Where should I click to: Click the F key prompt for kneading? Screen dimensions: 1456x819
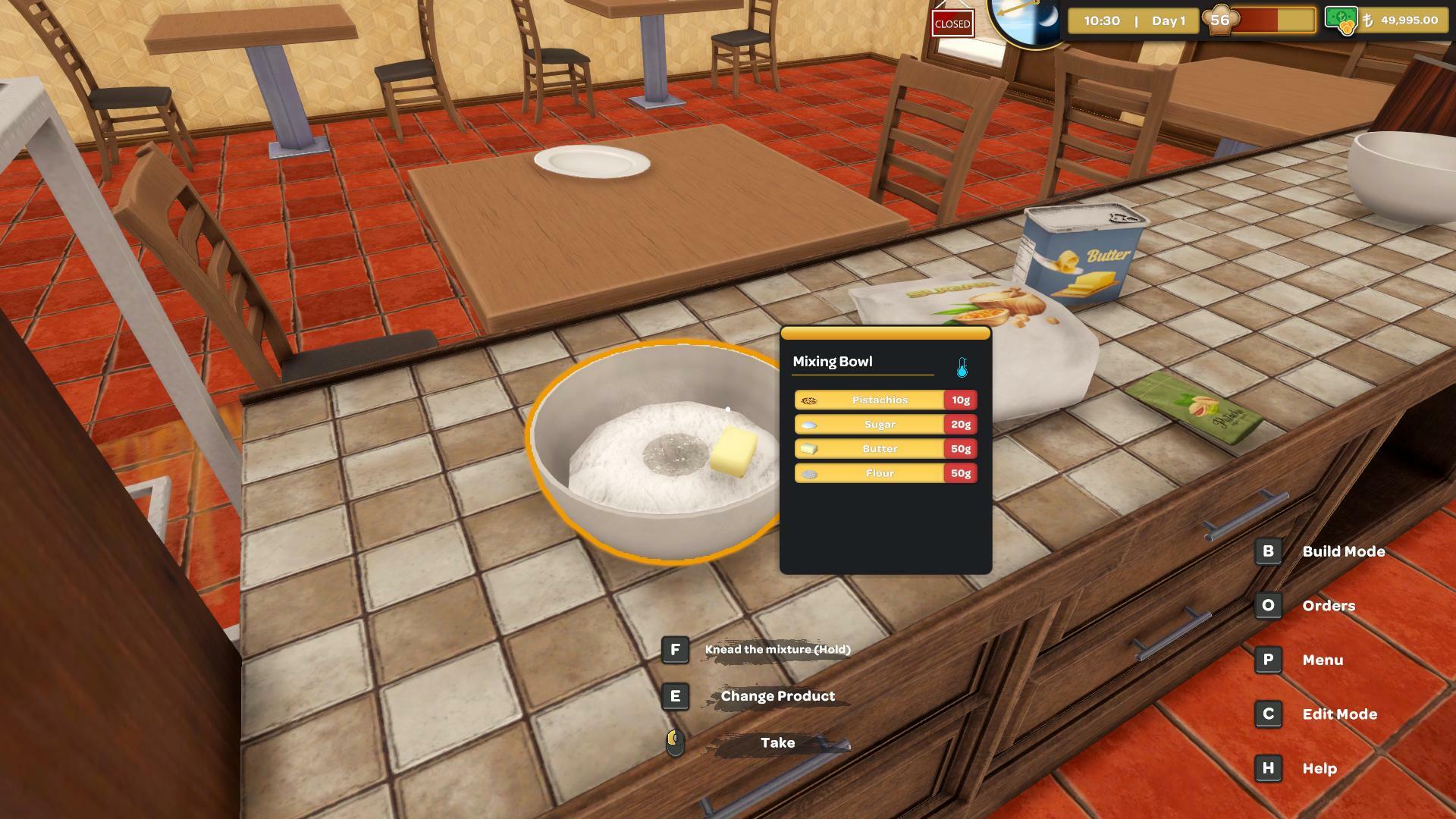pyautogui.click(x=675, y=649)
